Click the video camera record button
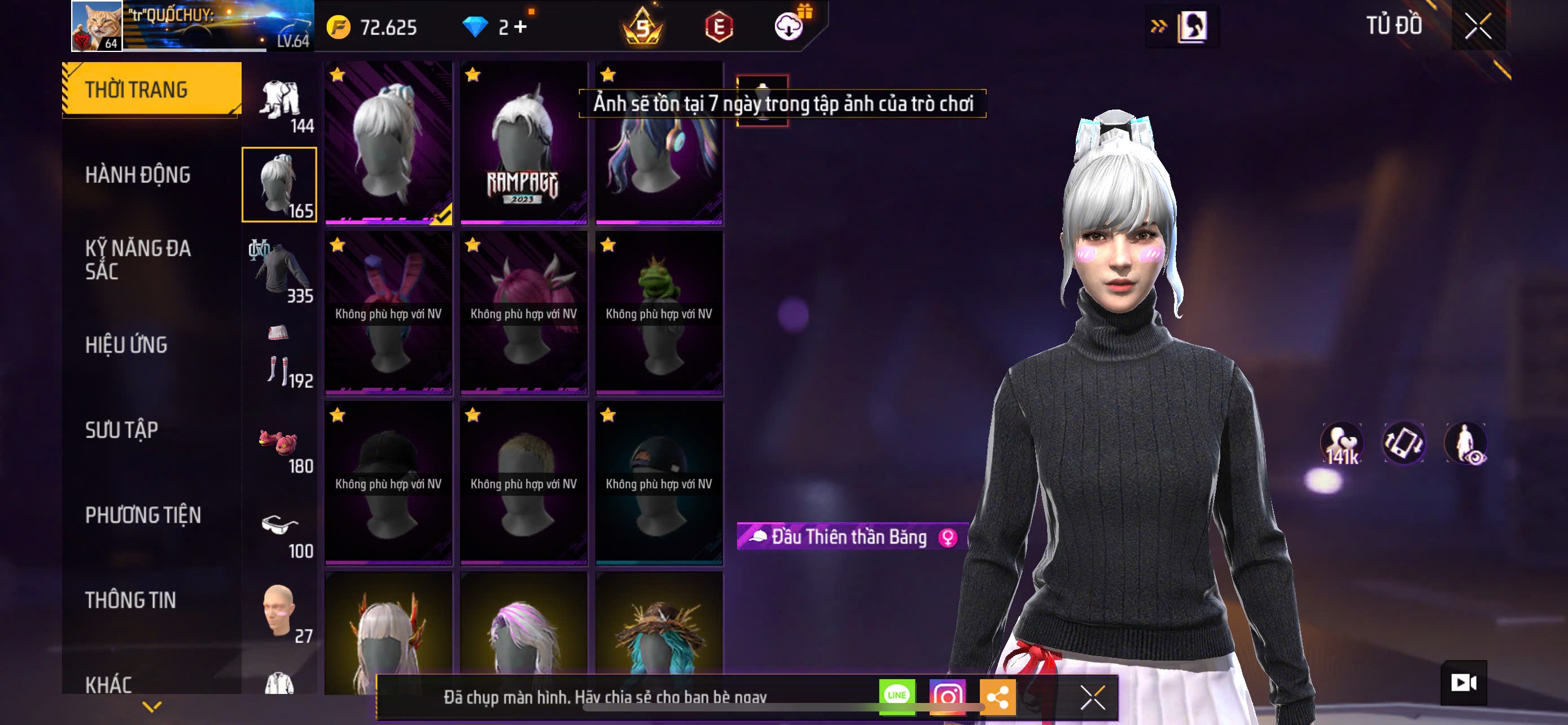 (x=1464, y=683)
